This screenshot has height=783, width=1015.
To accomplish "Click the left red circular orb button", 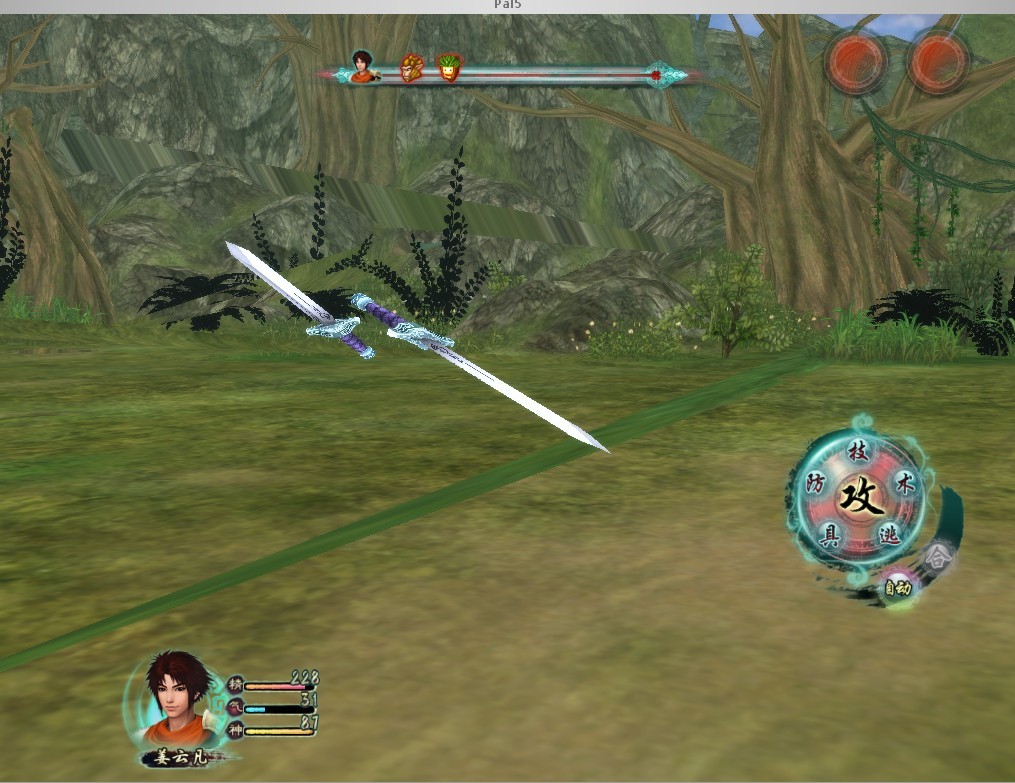I will pyautogui.click(x=857, y=62).
